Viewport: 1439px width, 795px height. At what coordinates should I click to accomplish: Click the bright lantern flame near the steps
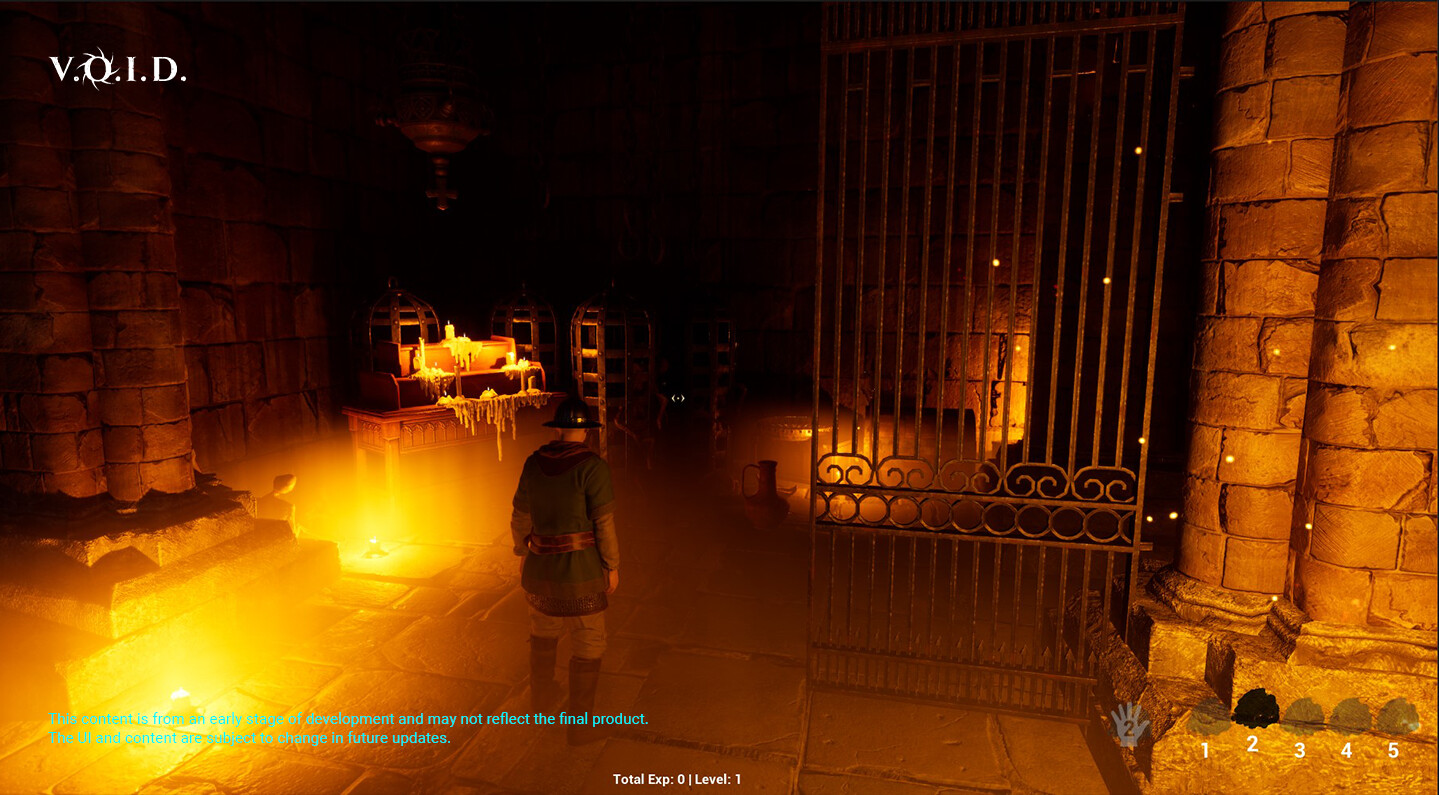point(375,545)
